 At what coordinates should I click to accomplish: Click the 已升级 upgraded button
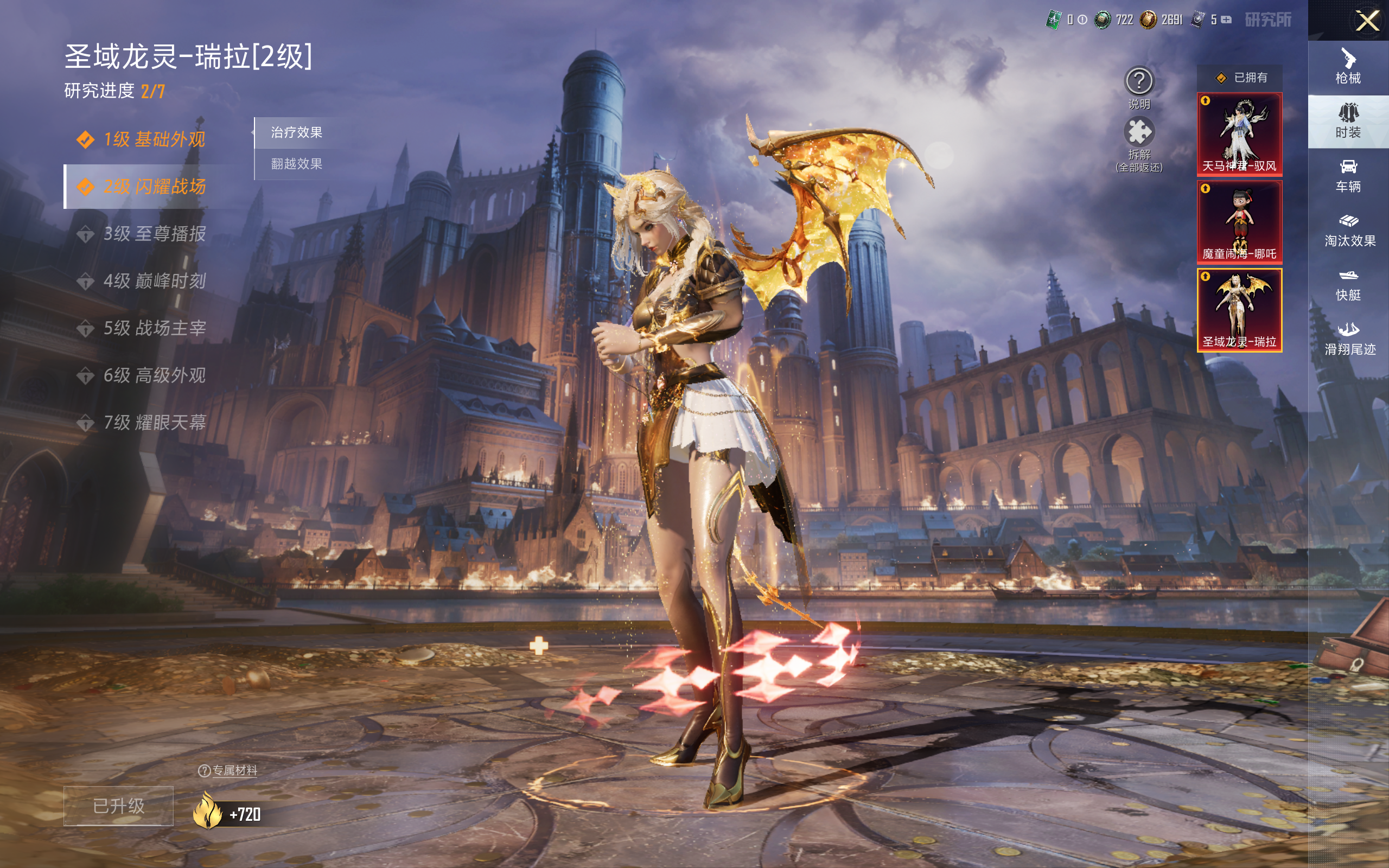(118, 806)
